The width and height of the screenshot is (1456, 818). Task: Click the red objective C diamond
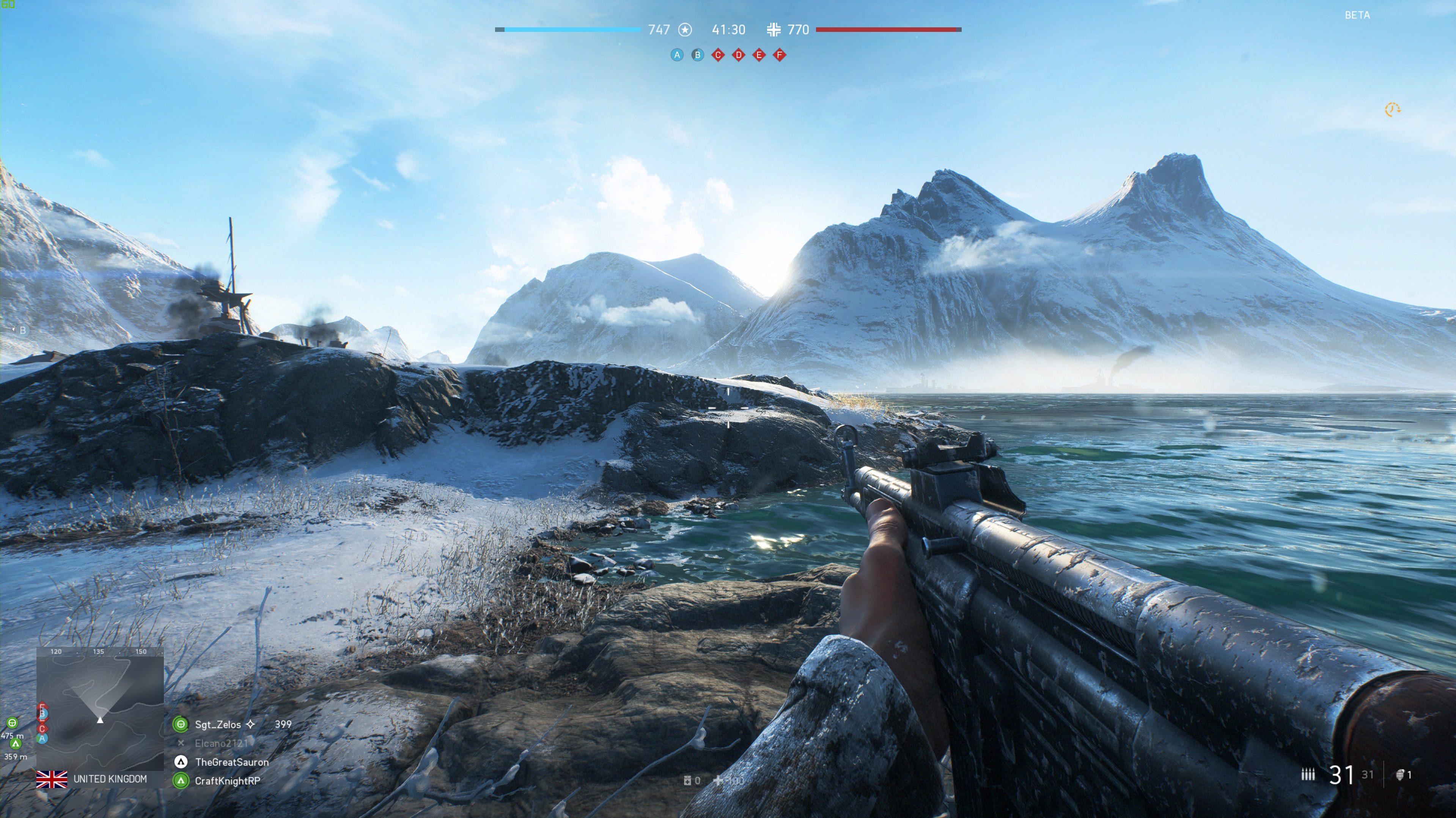click(718, 55)
